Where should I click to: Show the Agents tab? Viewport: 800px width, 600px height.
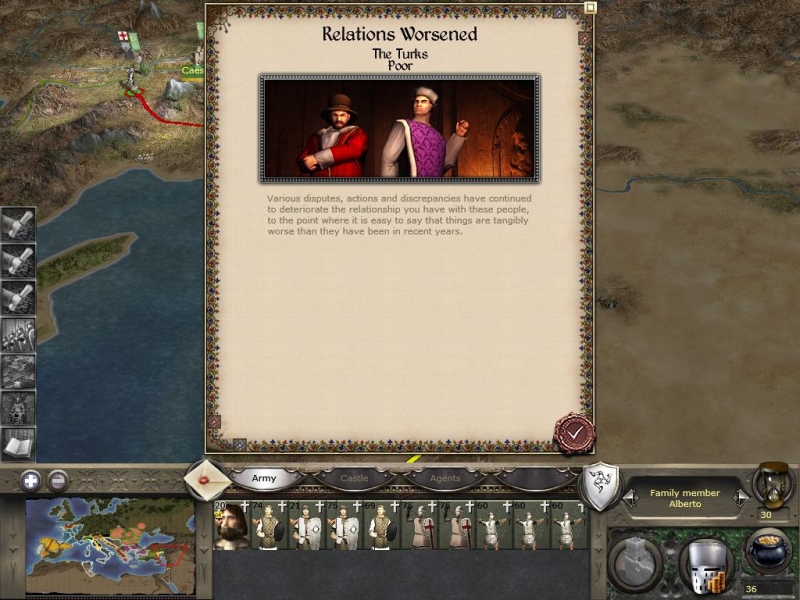(444, 479)
